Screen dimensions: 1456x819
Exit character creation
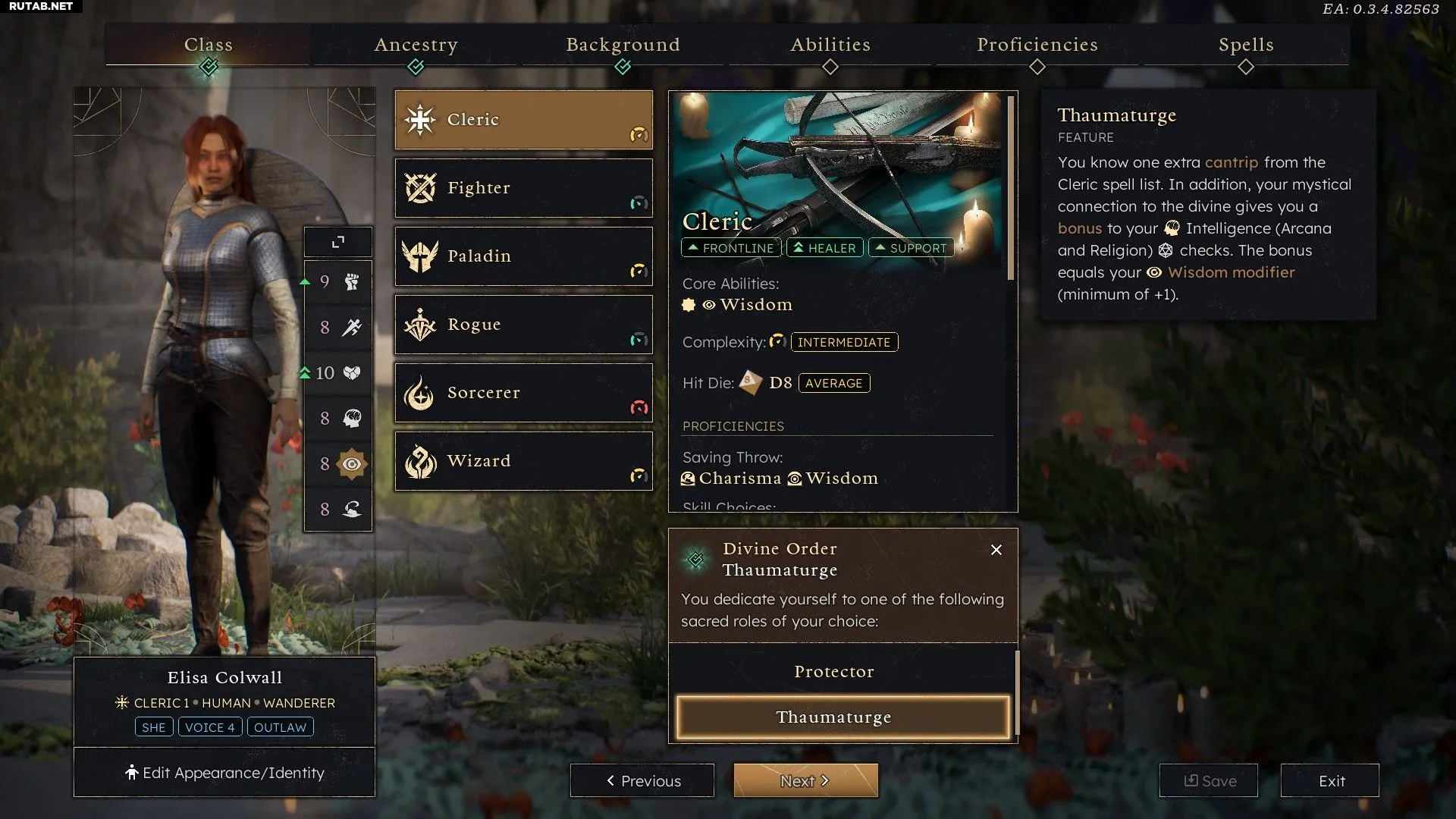tap(1330, 780)
